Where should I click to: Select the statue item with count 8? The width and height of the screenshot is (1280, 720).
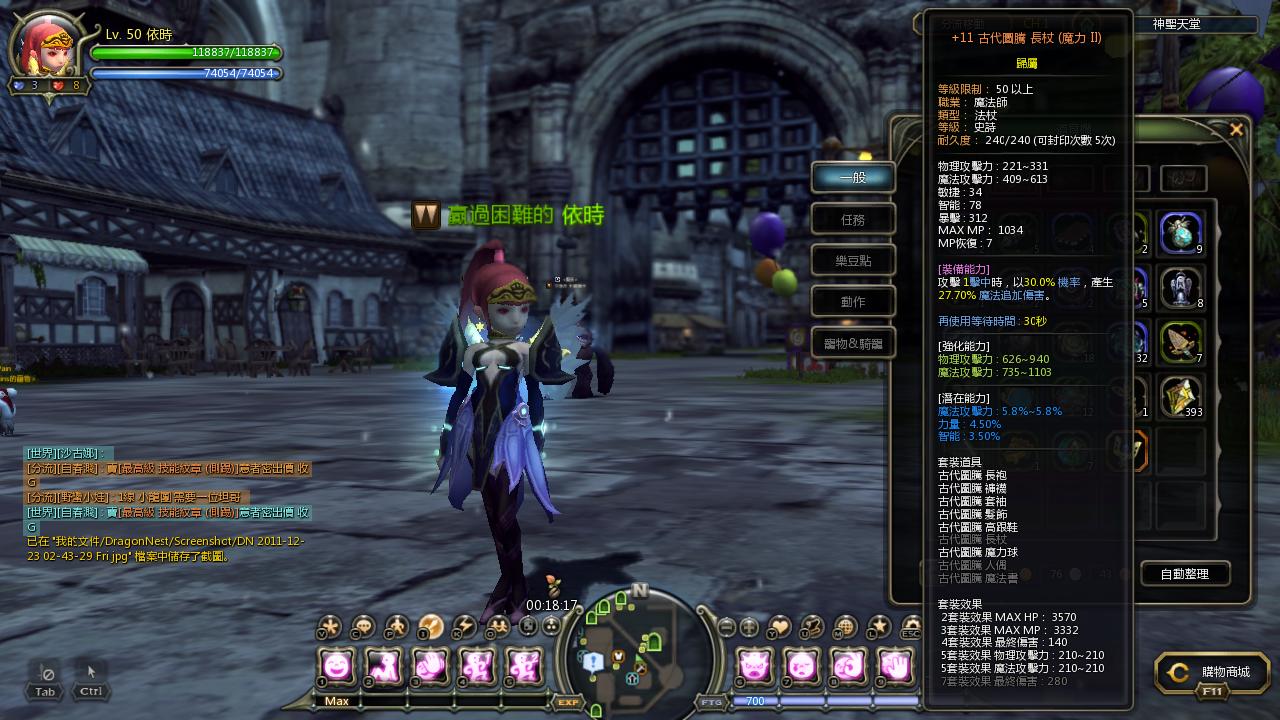tap(1181, 288)
